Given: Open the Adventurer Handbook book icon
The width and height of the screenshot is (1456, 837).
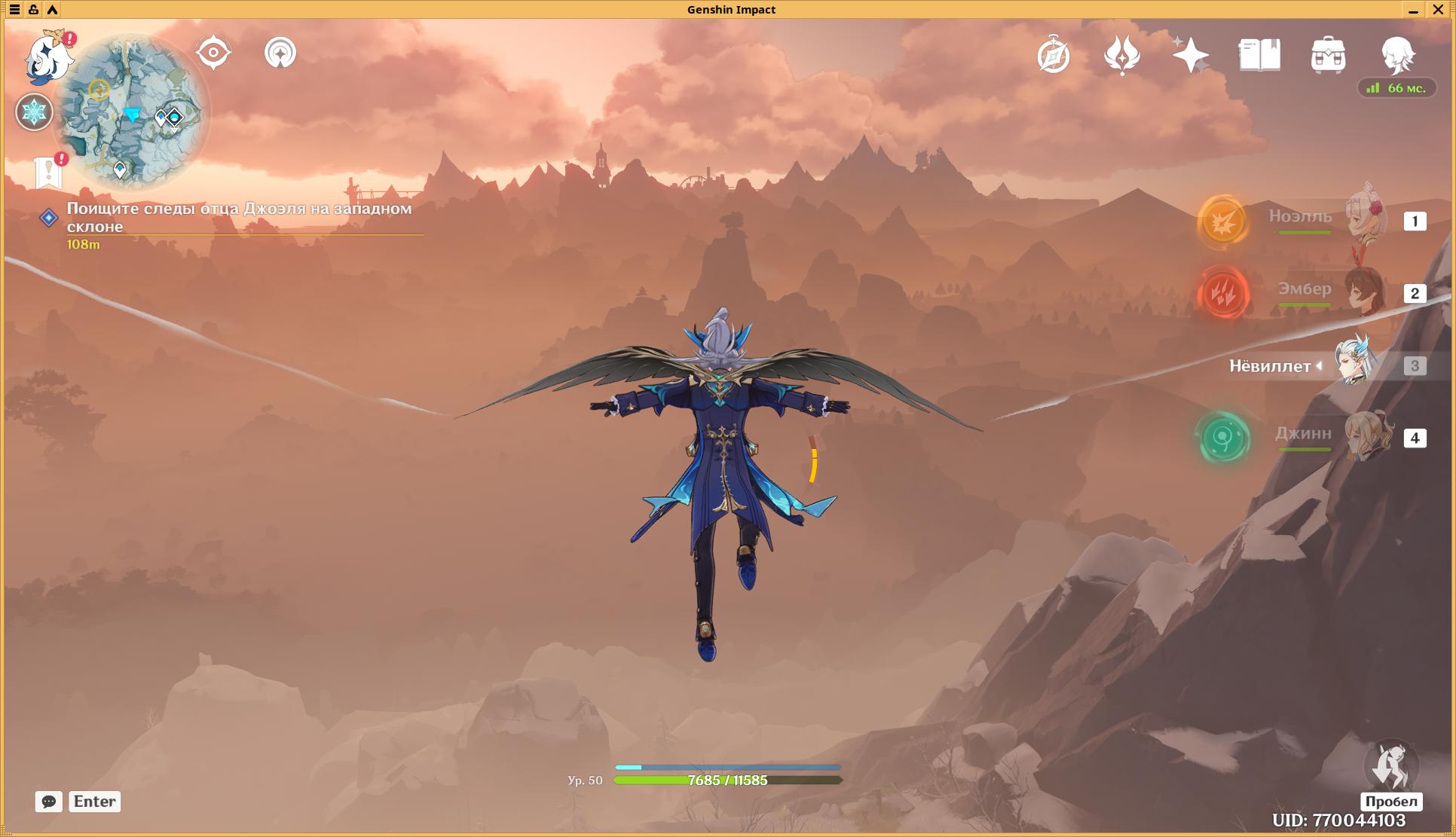Looking at the screenshot, I should 1259,55.
